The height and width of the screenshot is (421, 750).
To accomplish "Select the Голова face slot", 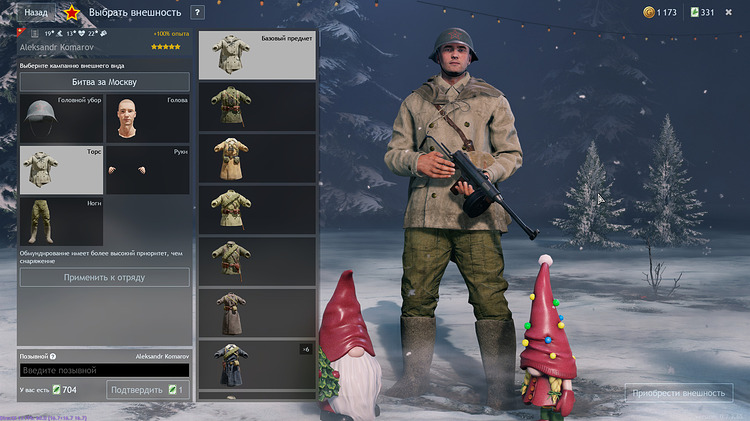I will coord(147,118).
